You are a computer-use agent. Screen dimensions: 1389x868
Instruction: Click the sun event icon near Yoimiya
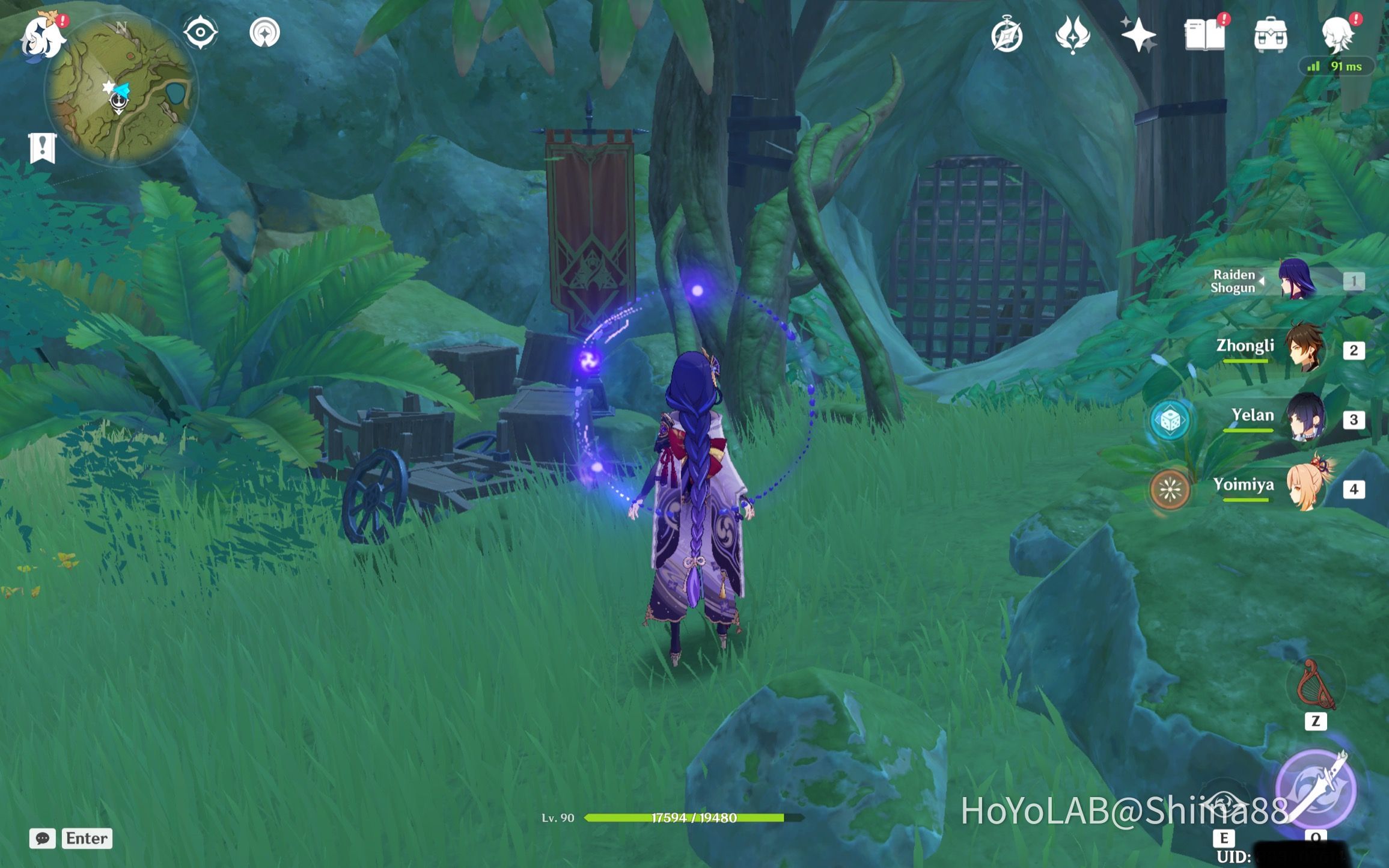click(1171, 489)
